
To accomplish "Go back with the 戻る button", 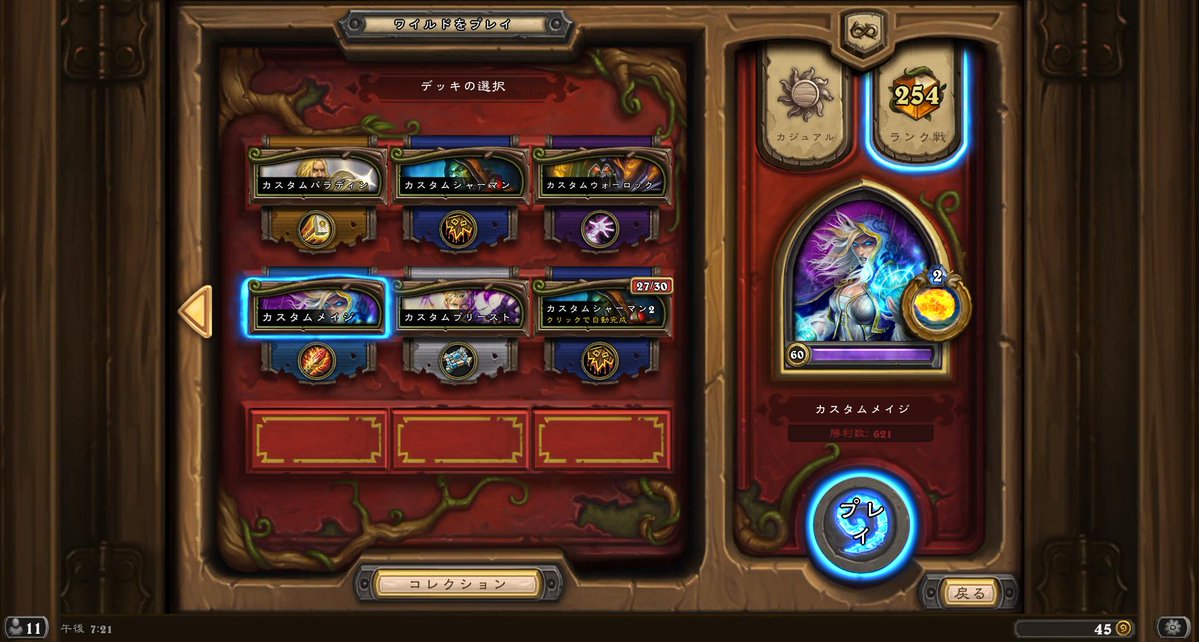I will pos(970,593).
